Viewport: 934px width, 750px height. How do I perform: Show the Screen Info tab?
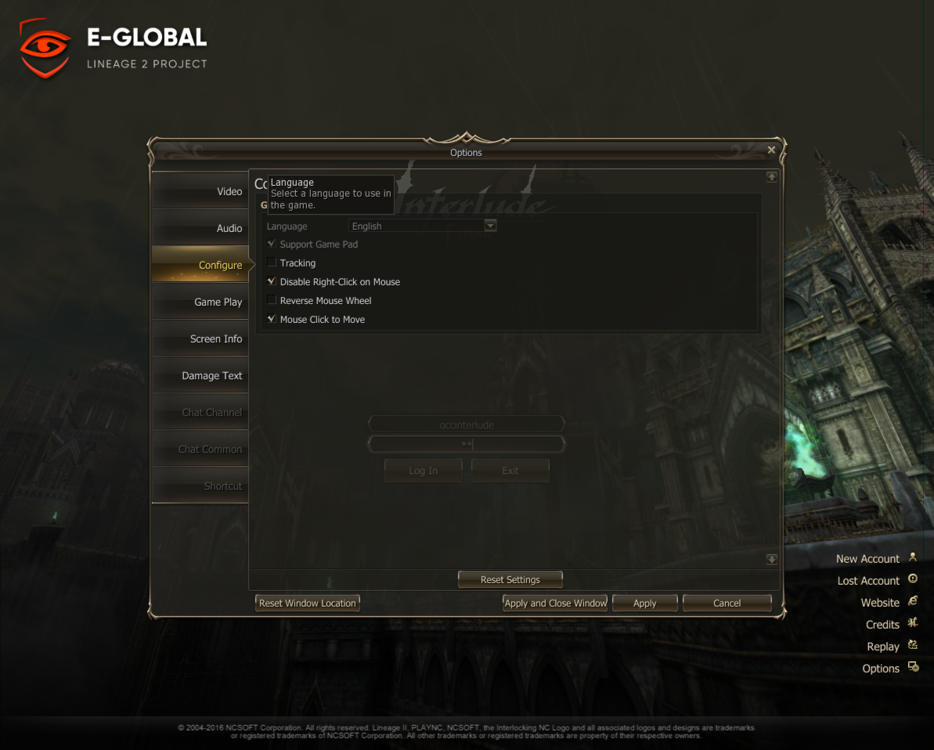point(201,339)
